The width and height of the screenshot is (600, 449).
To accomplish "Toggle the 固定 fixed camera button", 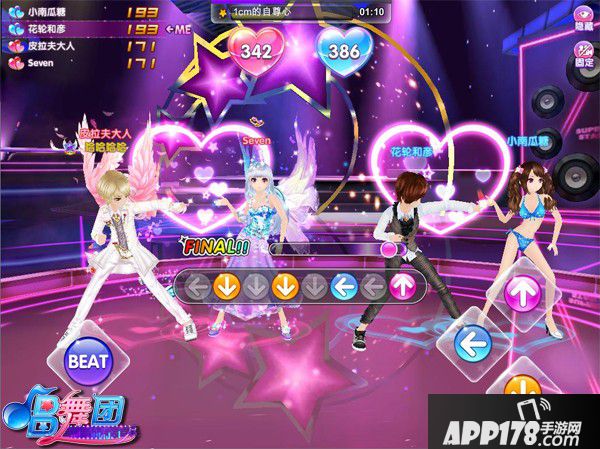I will click(x=584, y=57).
